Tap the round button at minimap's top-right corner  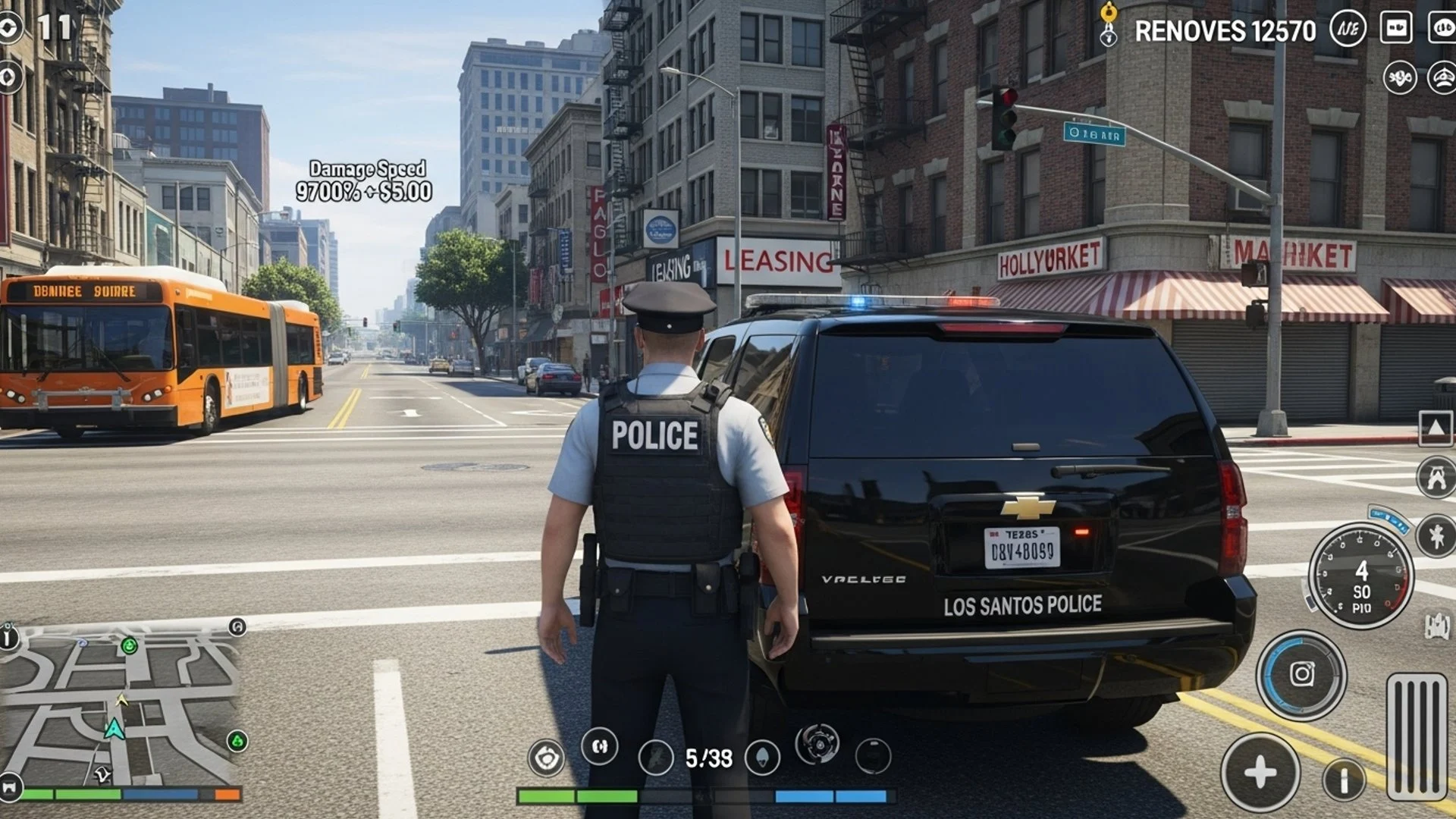[x=237, y=627]
